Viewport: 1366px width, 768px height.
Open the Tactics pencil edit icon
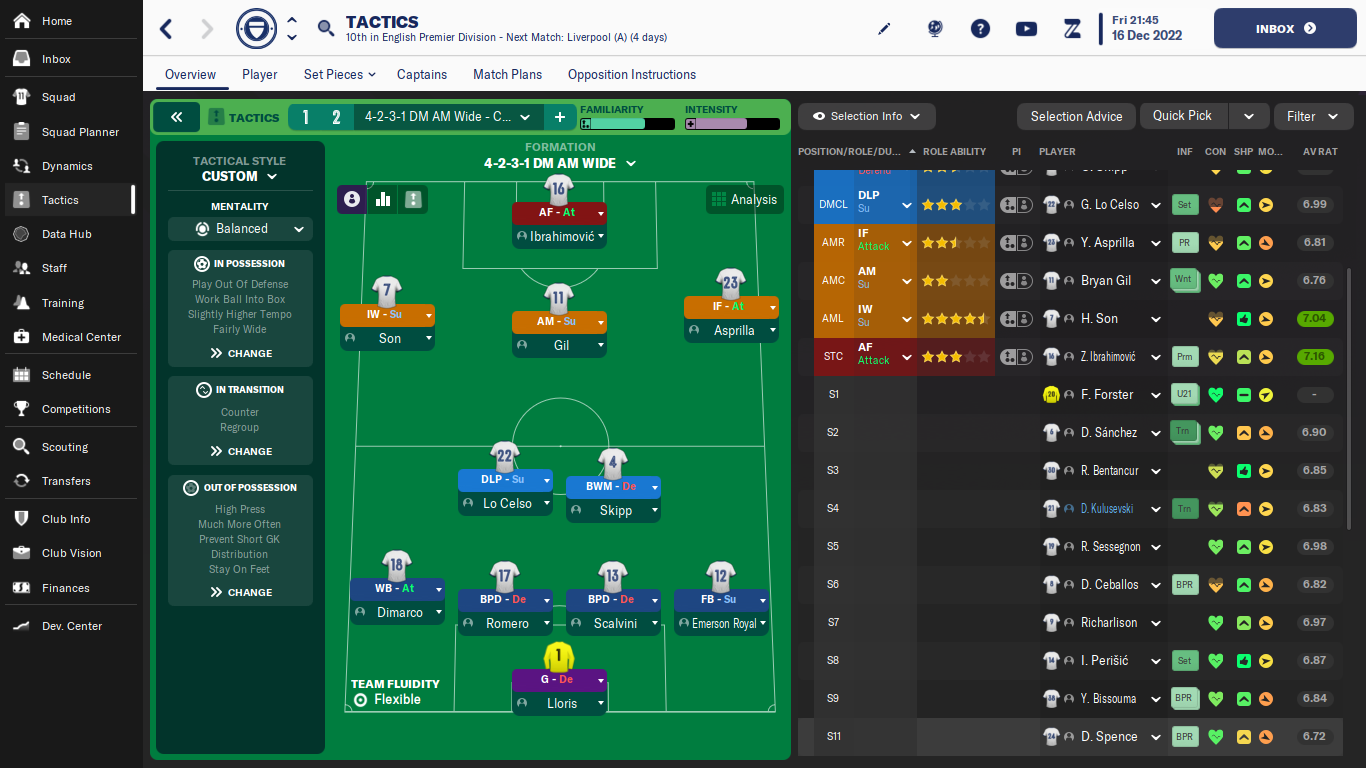coord(884,29)
